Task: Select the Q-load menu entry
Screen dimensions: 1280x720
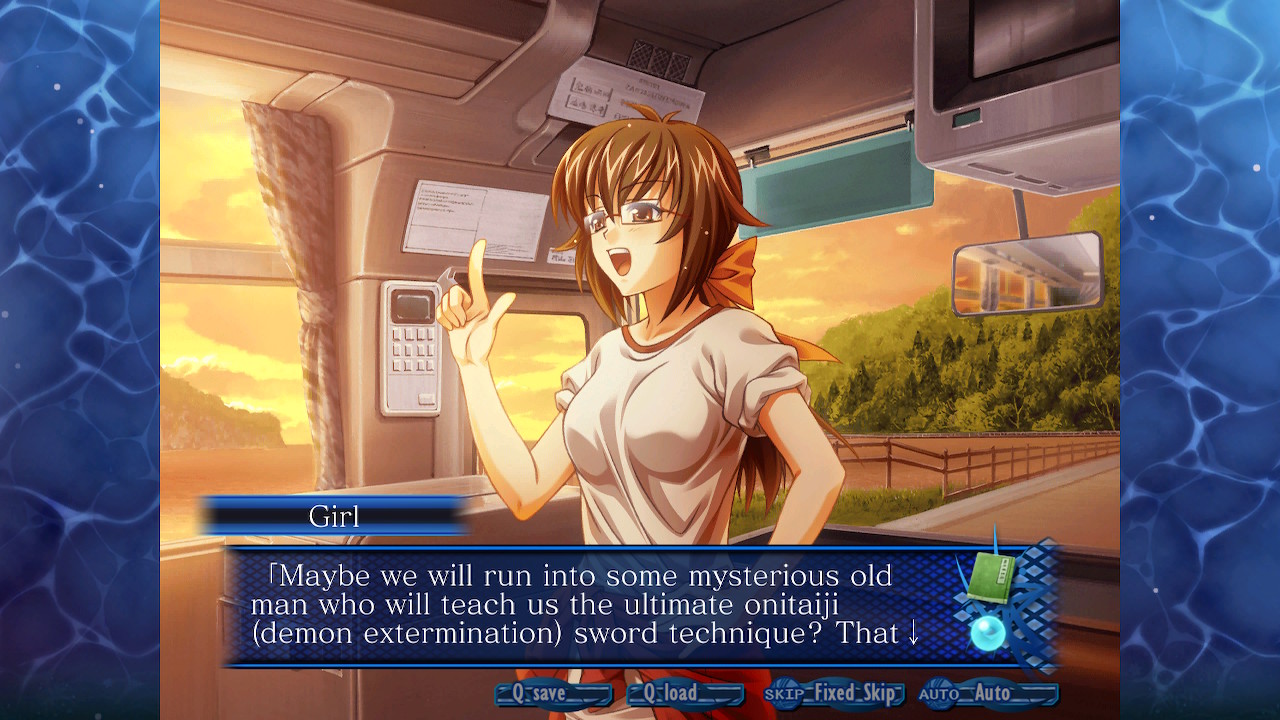Action: point(686,691)
